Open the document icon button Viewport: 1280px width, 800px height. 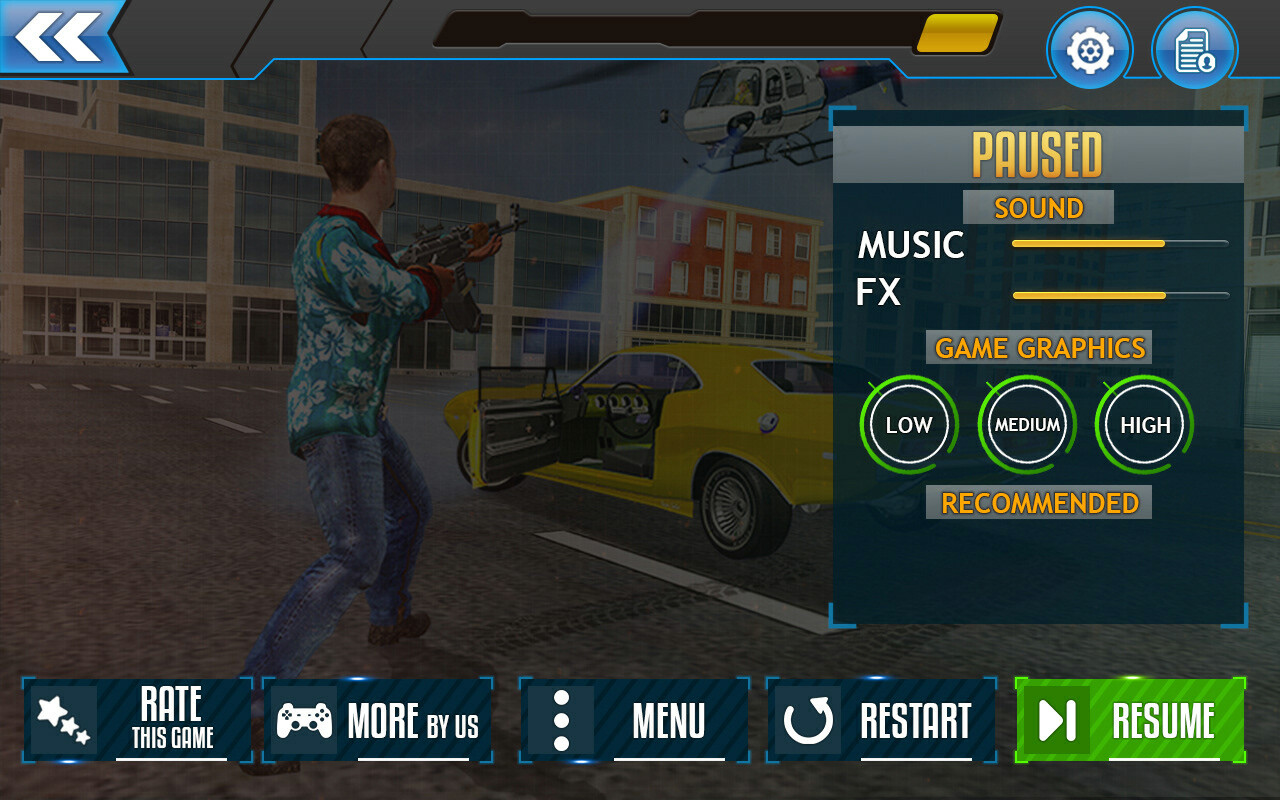click(1194, 50)
